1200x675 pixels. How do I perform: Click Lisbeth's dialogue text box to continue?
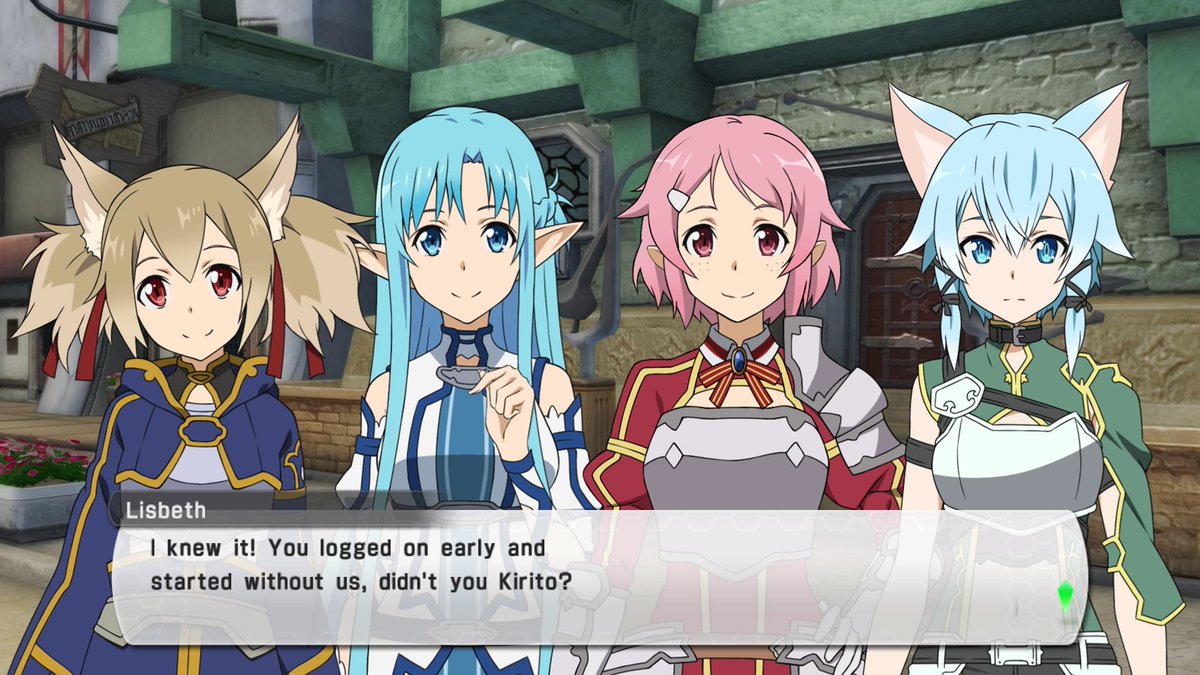pyautogui.click(x=600, y=577)
